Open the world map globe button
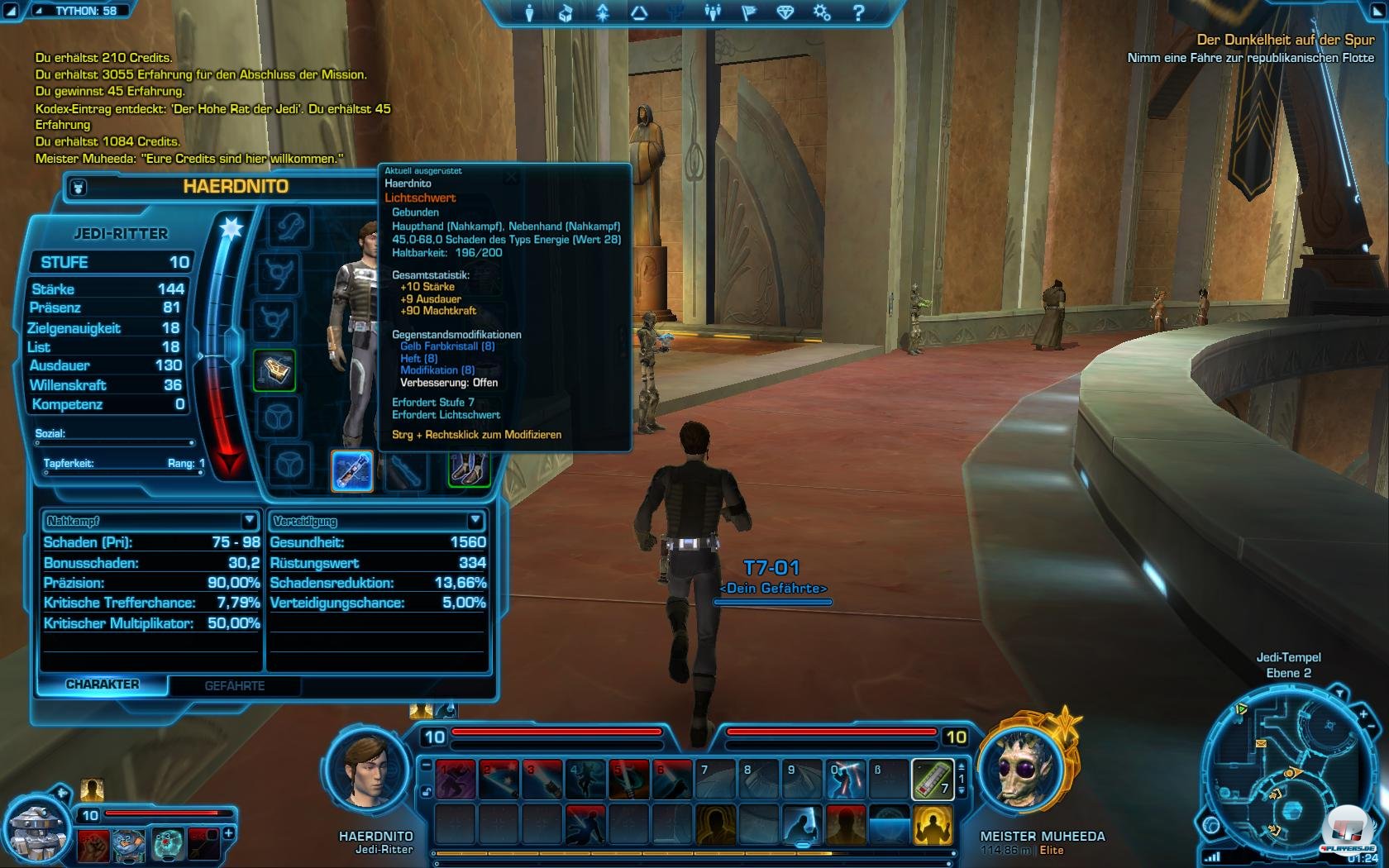 click(1211, 825)
